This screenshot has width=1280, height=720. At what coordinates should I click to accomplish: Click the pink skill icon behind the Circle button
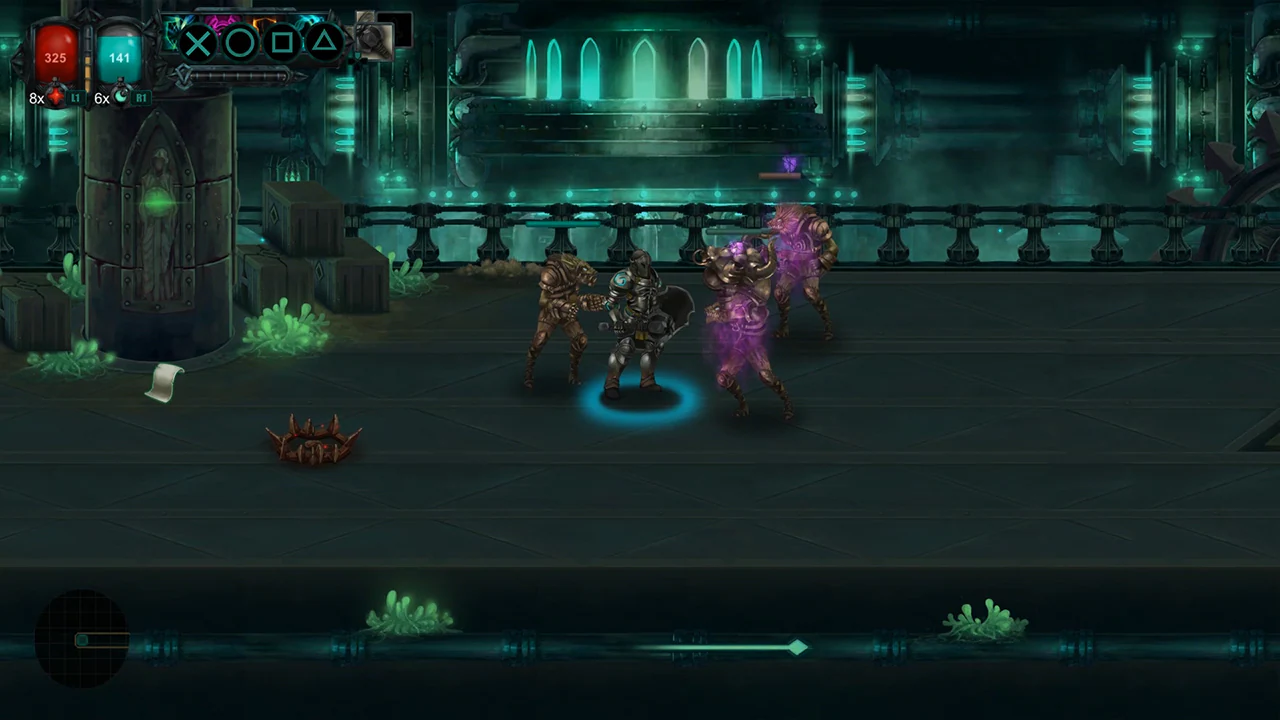pos(221,23)
